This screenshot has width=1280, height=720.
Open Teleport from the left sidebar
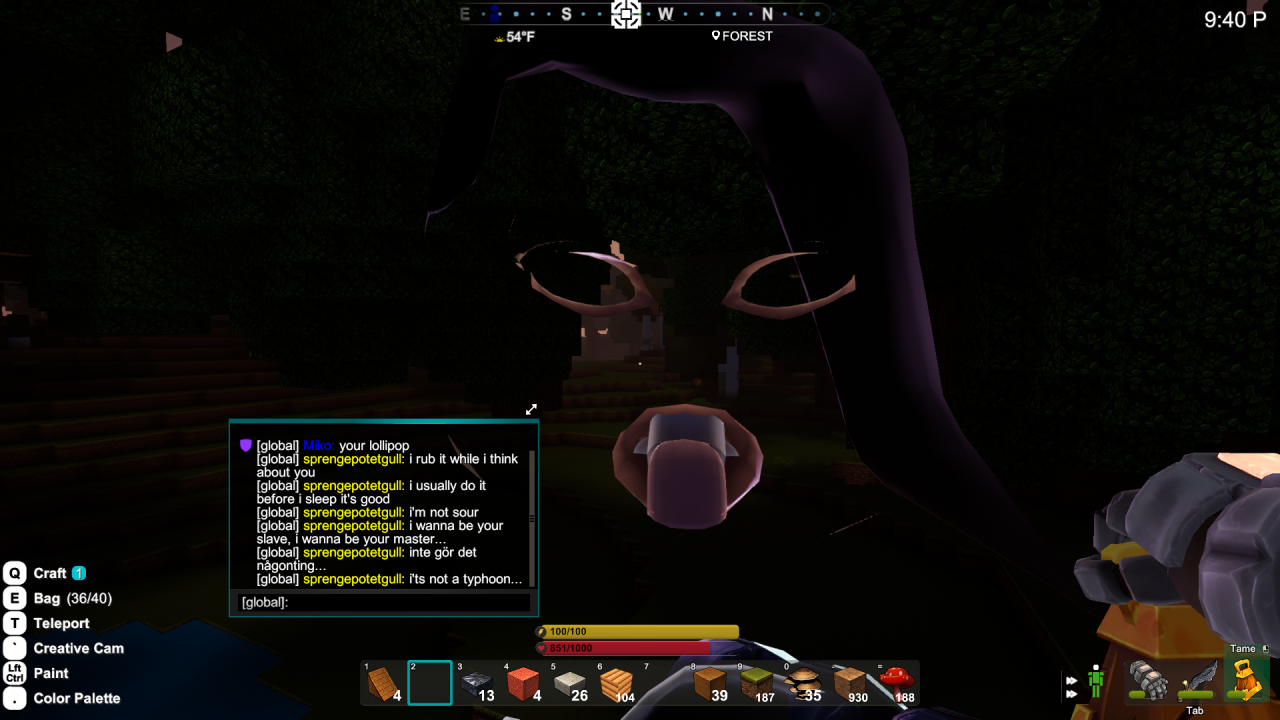(x=61, y=623)
